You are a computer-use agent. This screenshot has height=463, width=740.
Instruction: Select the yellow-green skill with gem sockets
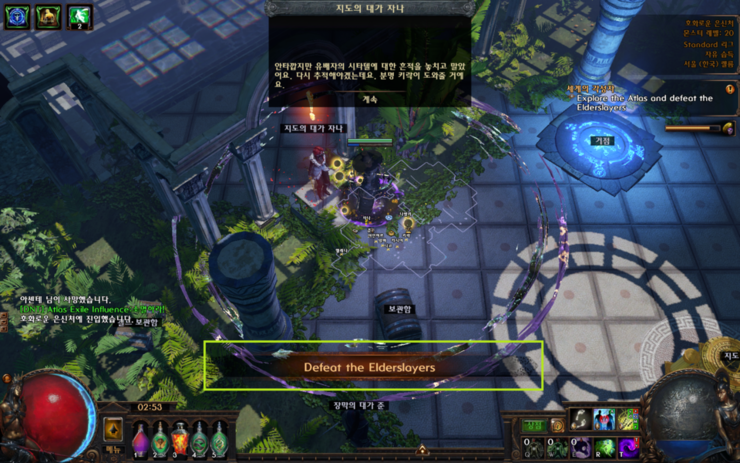(628, 420)
